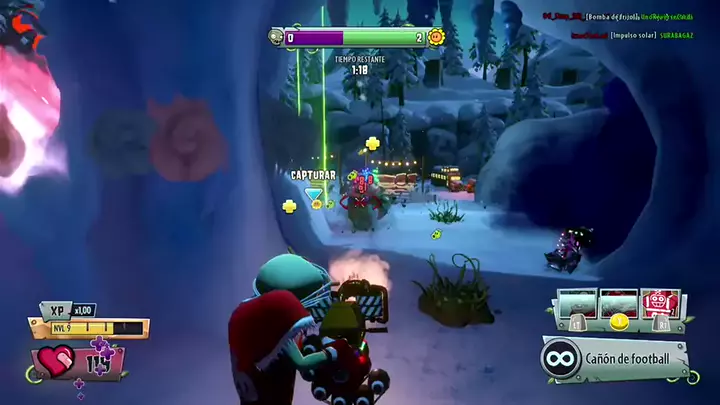Screen dimensions: 720x405
Task: Click the sunflower plant team icon
Action: click(x=436, y=37)
